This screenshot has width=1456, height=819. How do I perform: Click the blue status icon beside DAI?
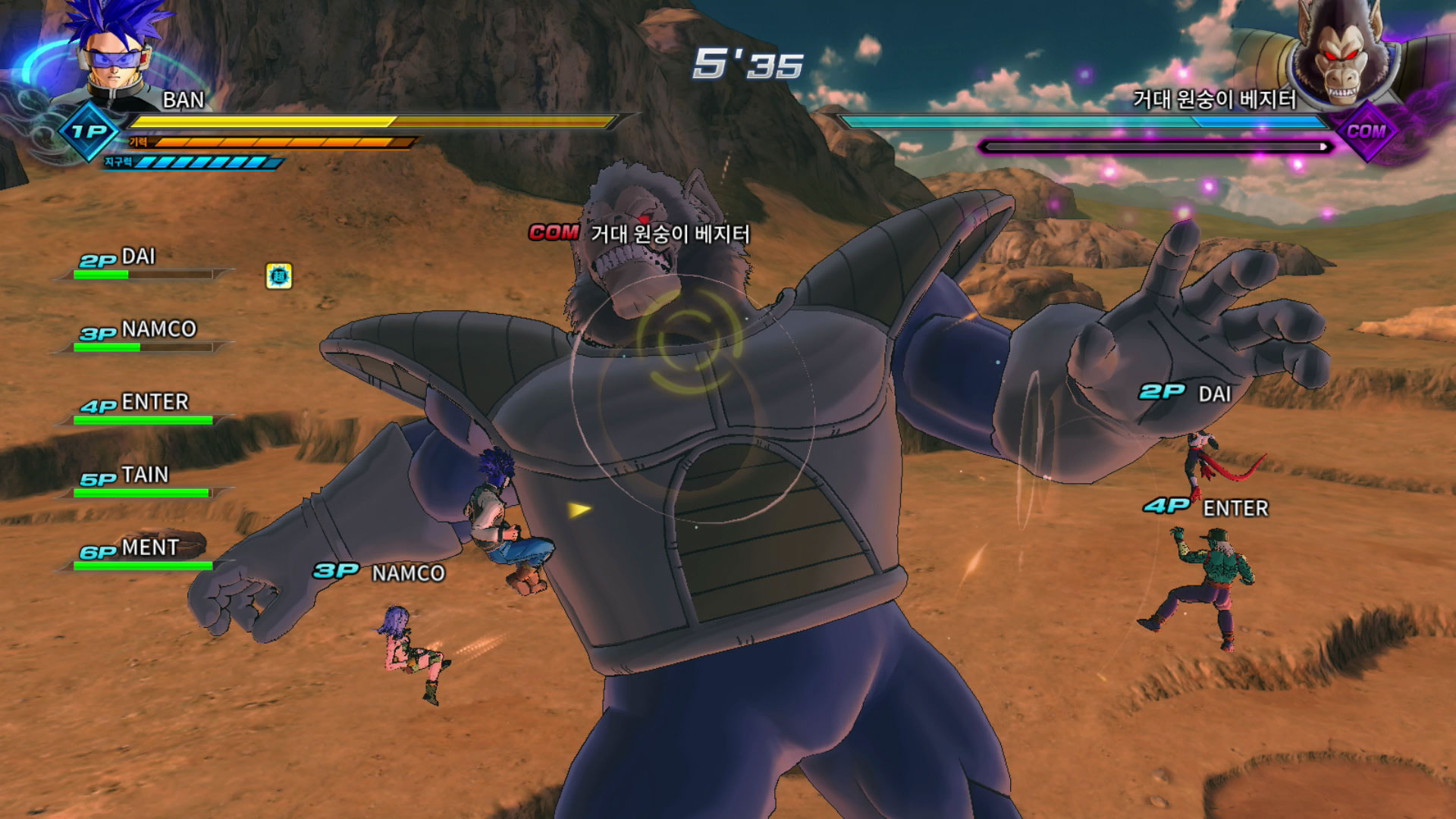(279, 276)
